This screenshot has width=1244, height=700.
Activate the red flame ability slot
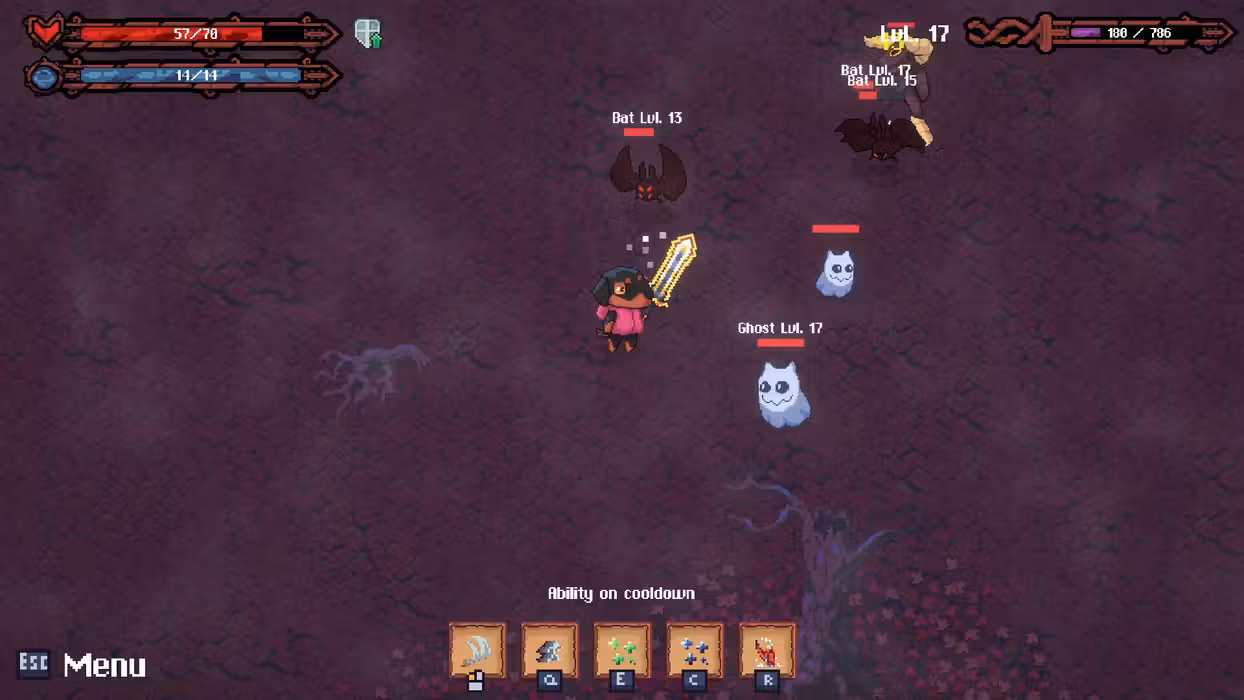tap(767, 650)
